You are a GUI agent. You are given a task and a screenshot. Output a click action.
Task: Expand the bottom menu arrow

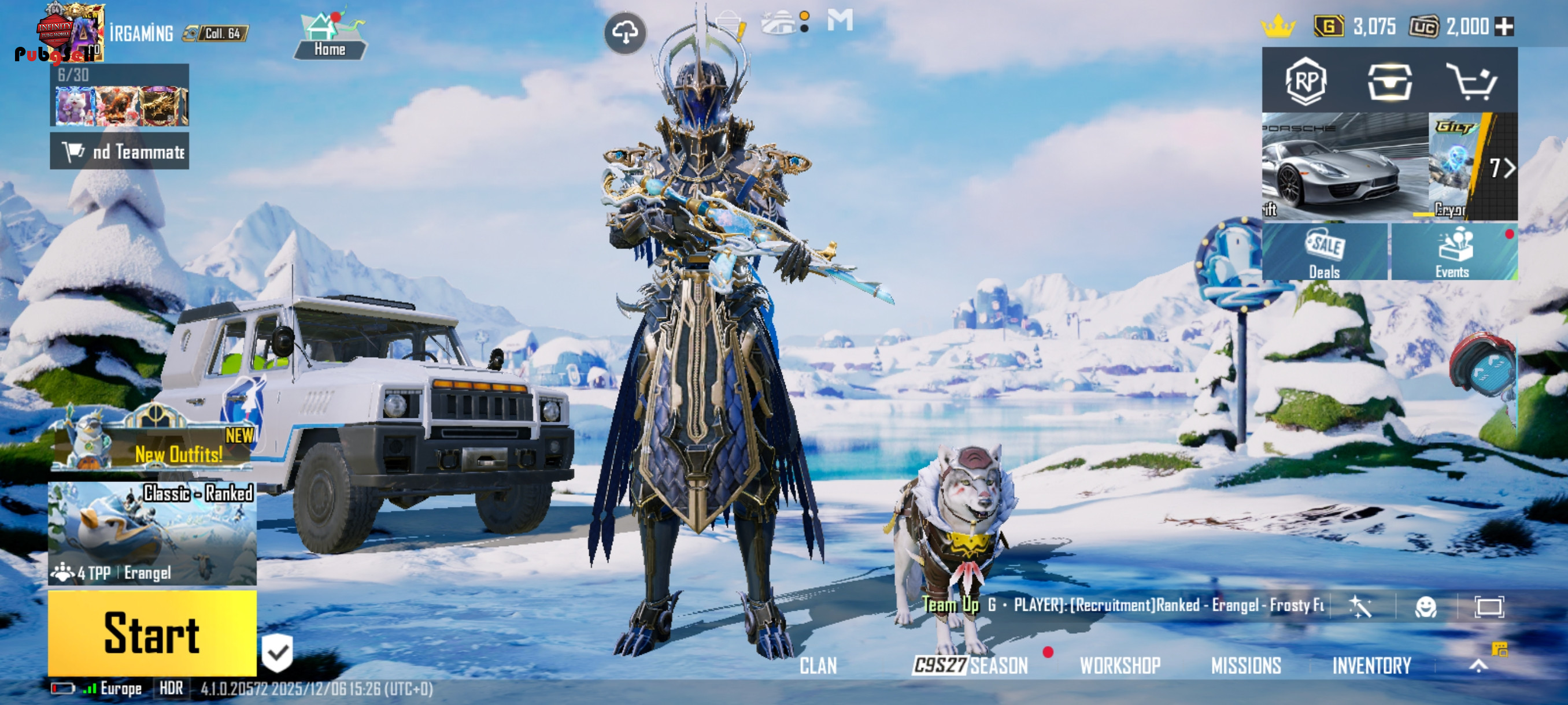click(1478, 666)
